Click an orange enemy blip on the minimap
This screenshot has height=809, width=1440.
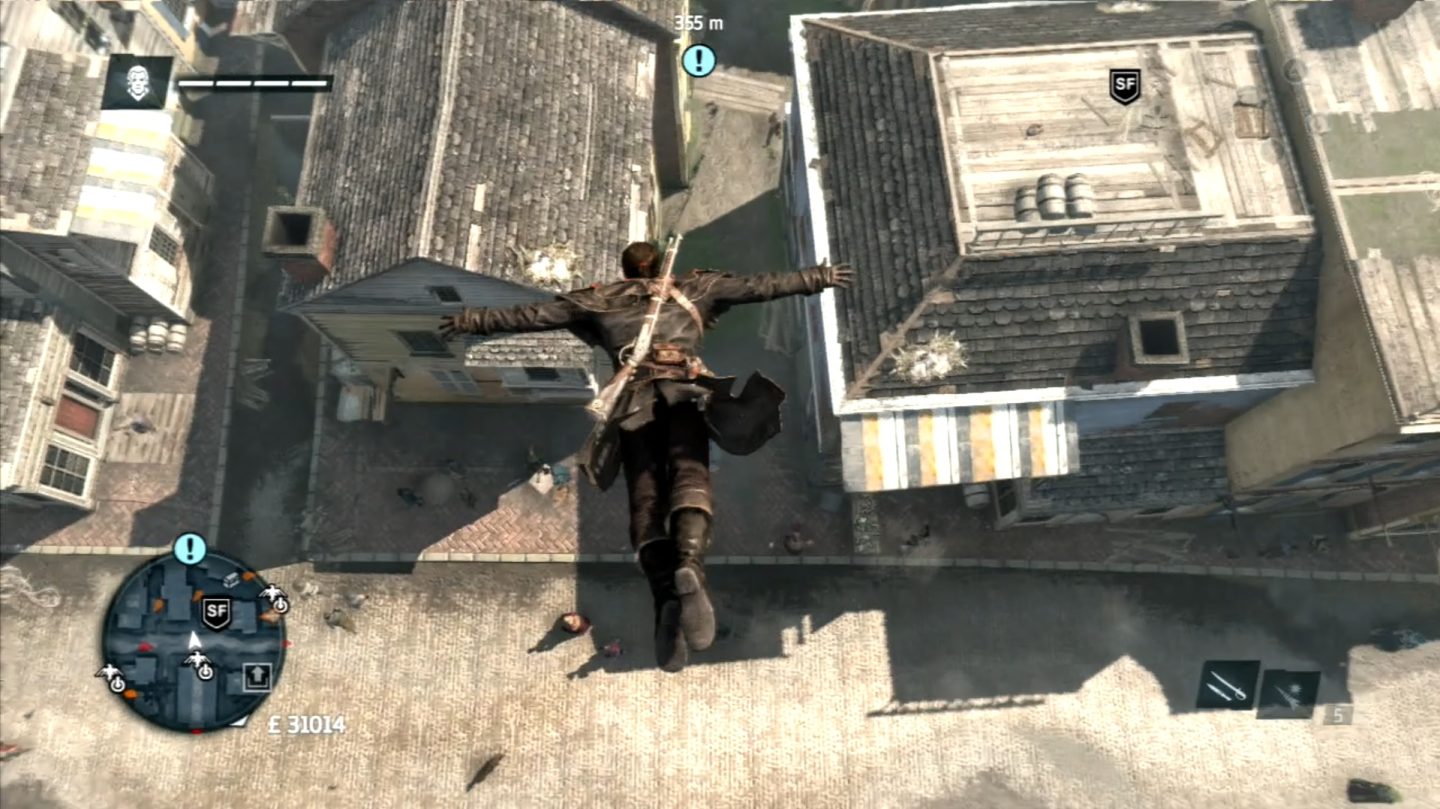[x=248, y=575]
